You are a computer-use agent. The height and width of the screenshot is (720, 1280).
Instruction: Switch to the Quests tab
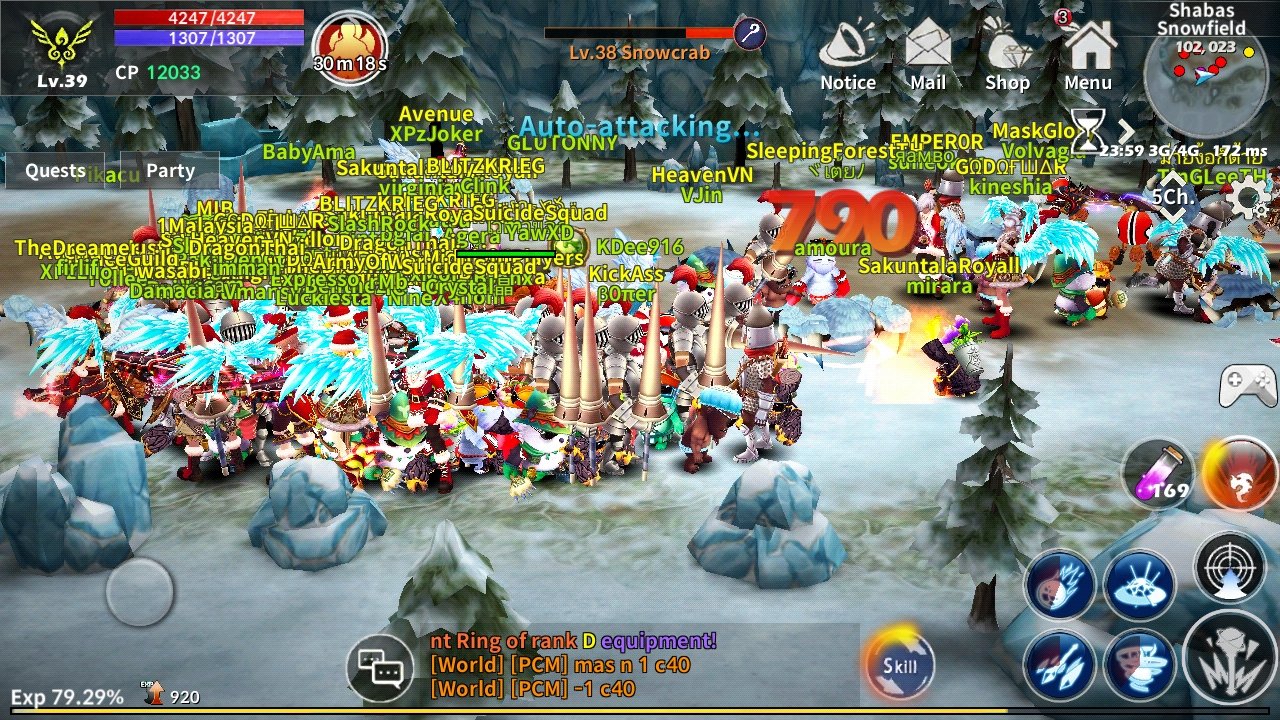coord(55,171)
